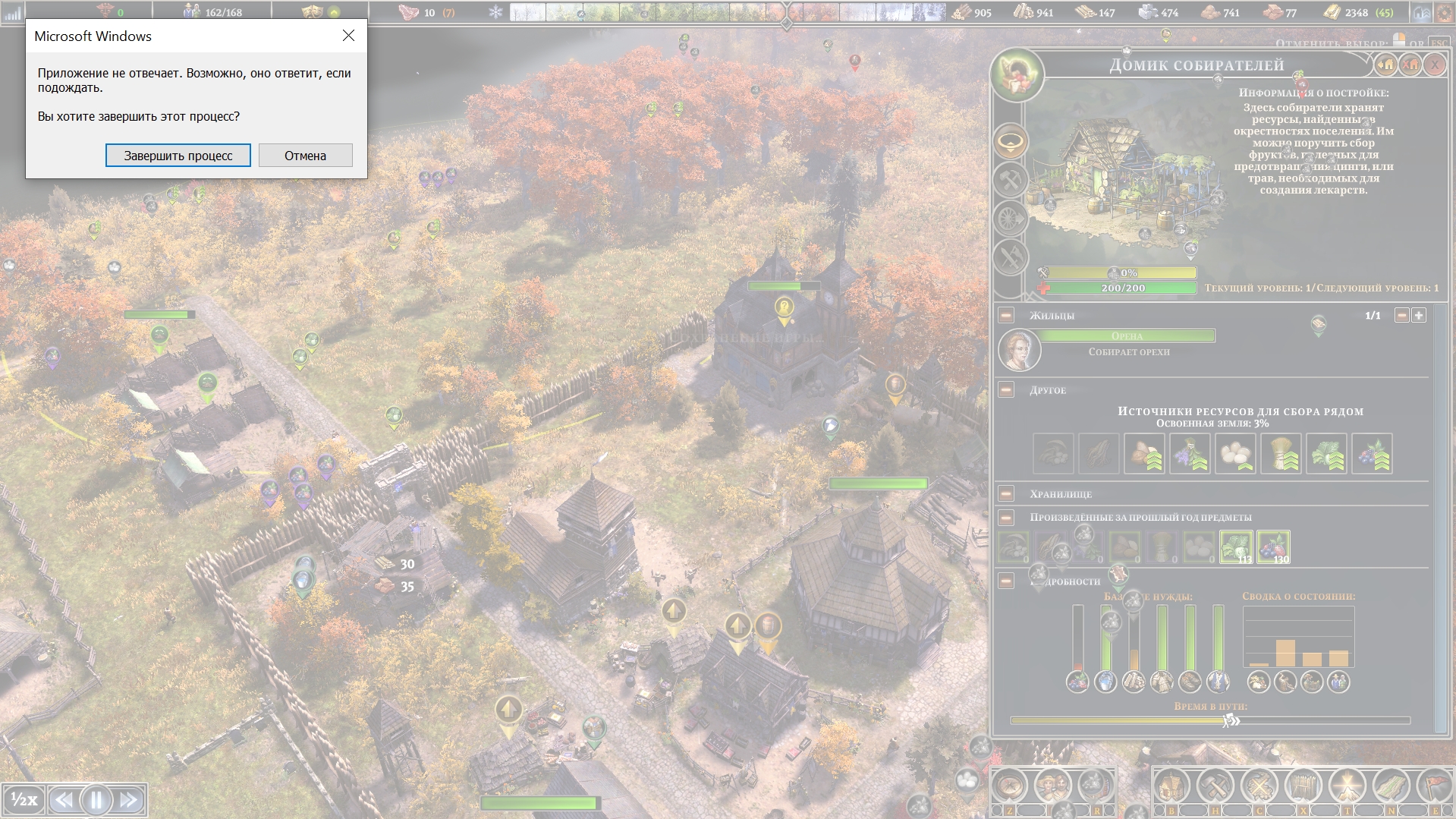
Task: Open the crossed weapons side tab
Action: click(1011, 258)
